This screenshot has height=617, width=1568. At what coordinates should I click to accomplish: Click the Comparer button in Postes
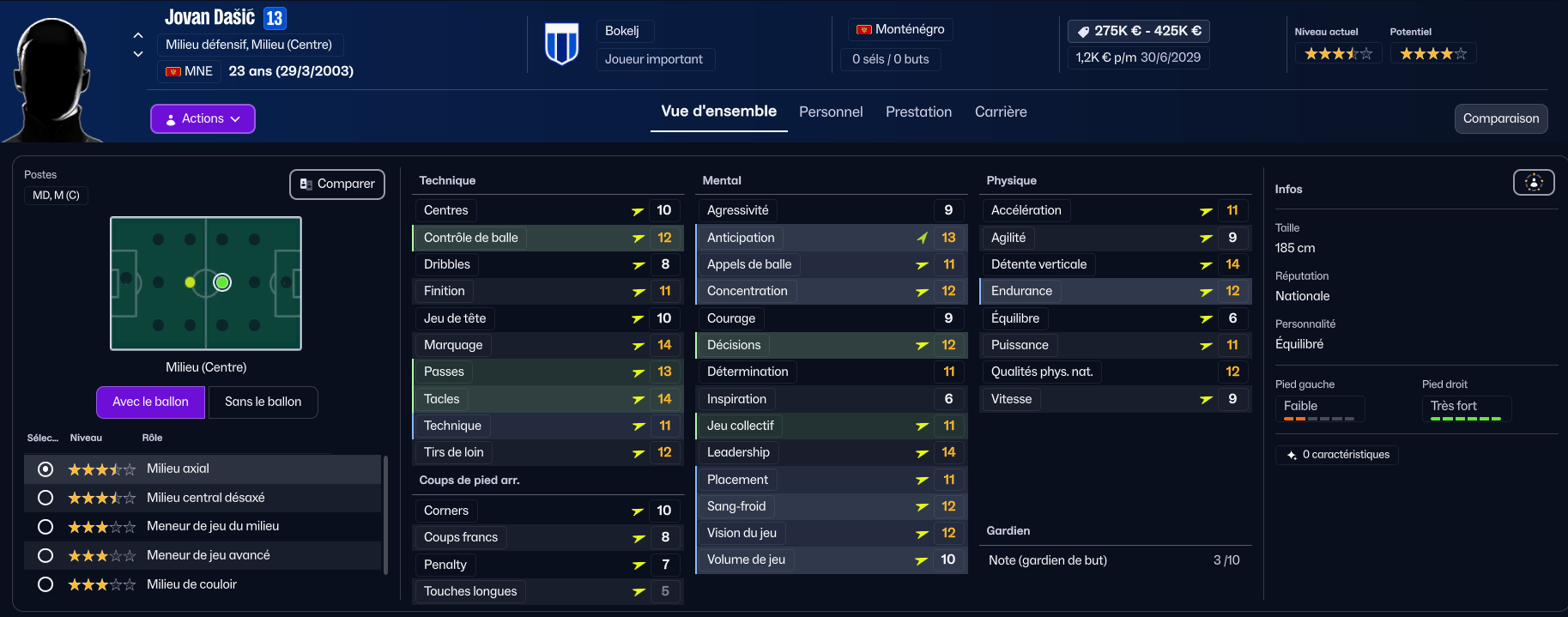coord(337,184)
